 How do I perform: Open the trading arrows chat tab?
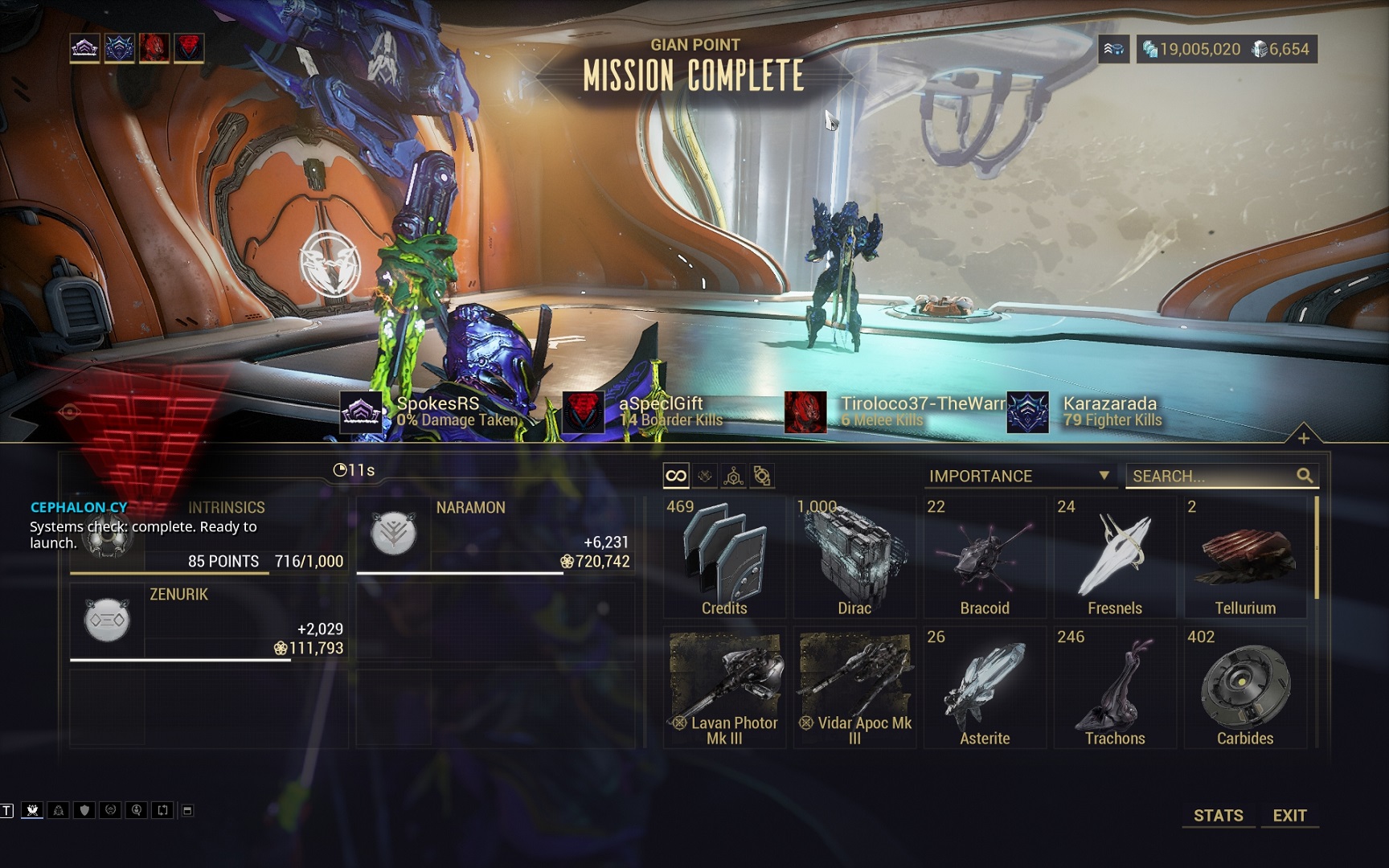click(x=162, y=810)
